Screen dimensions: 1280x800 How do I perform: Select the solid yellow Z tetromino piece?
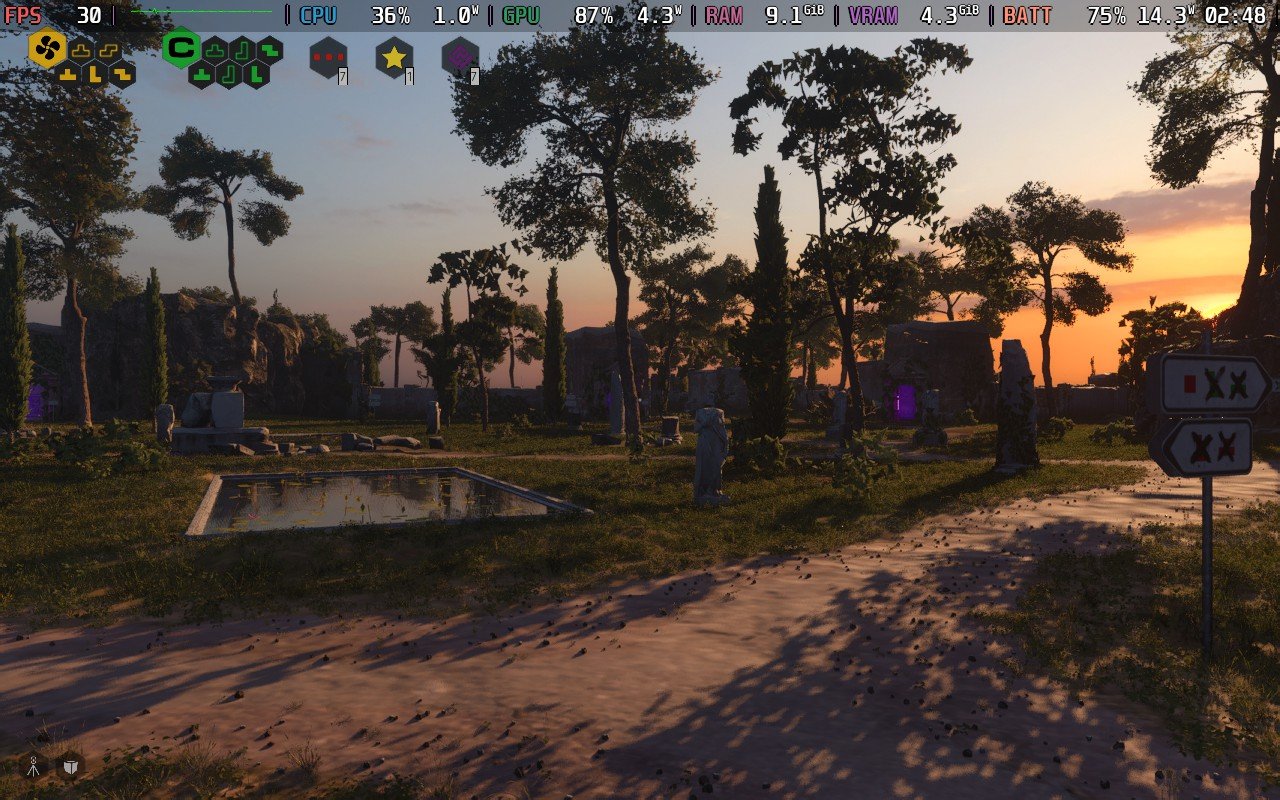122,74
